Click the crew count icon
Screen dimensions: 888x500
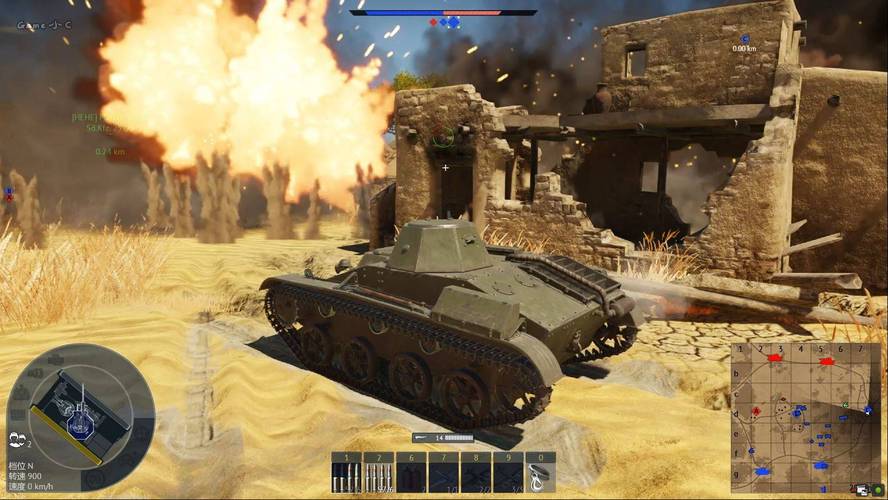[x=18, y=439]
